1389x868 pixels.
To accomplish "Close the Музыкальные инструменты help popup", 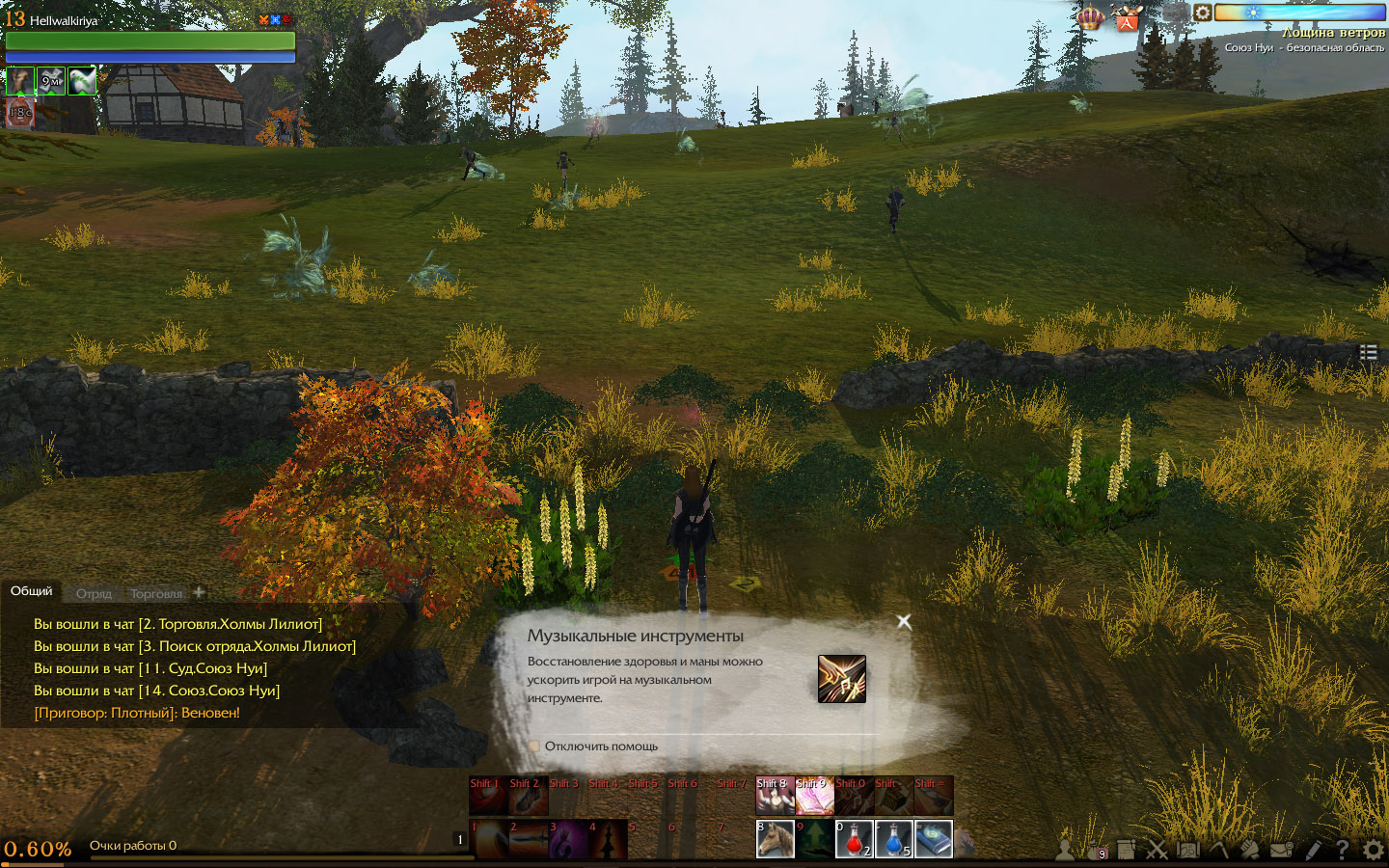I will pyautogui.click(x=904, y=622).
